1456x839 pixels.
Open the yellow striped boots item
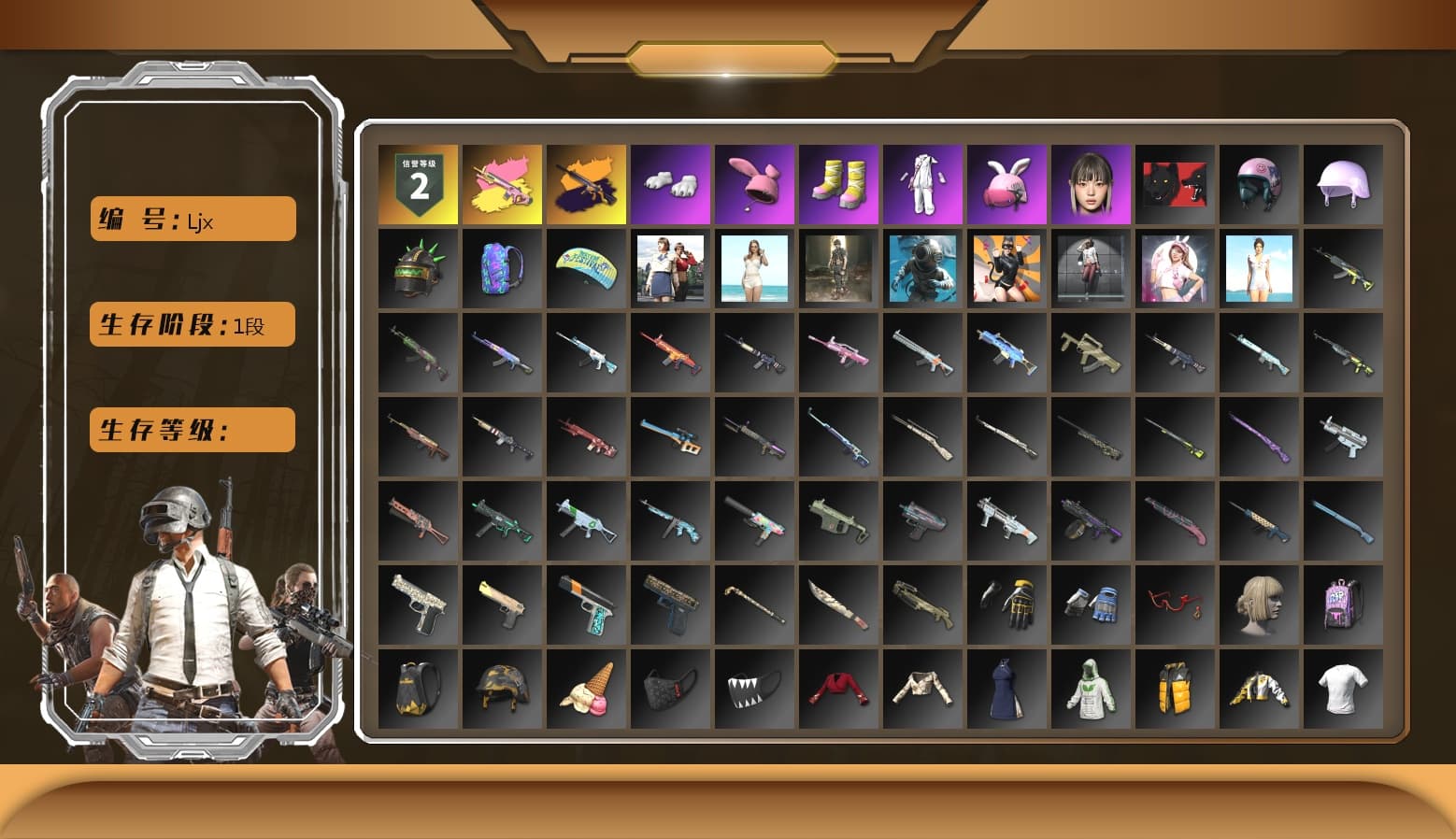tap(838, 184)
